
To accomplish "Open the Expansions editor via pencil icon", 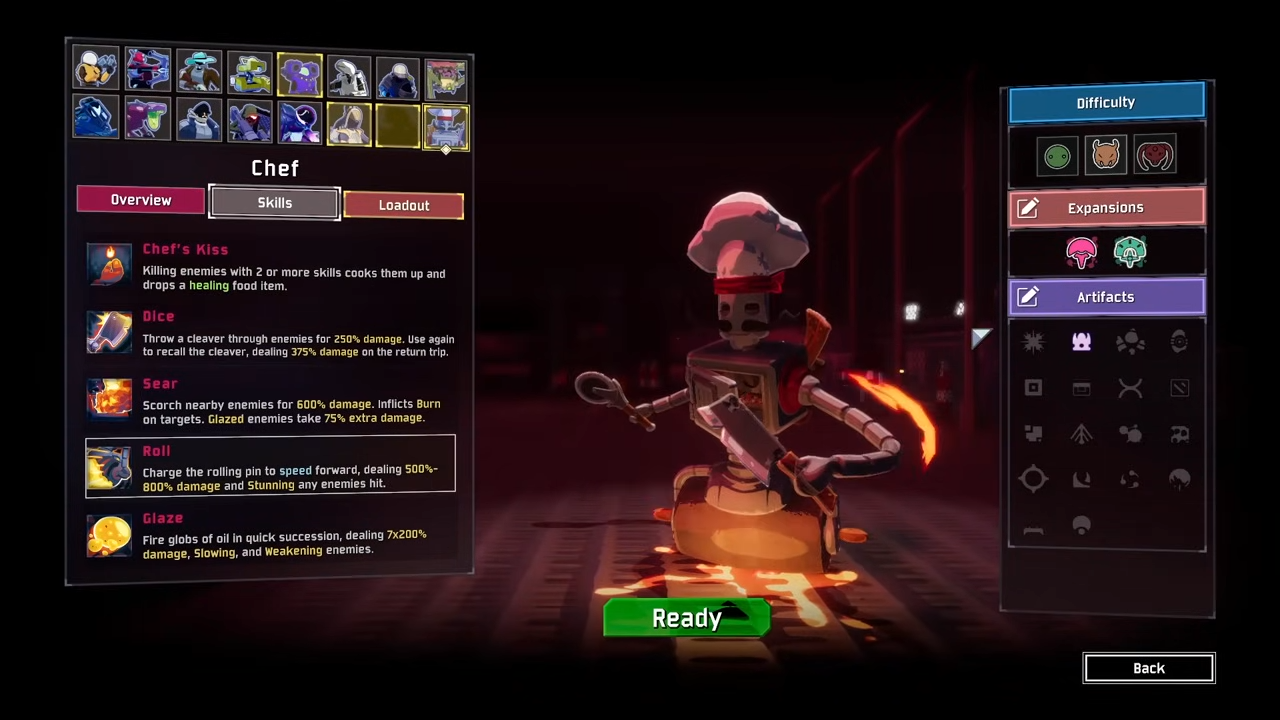I will (x=1028, y=207).
